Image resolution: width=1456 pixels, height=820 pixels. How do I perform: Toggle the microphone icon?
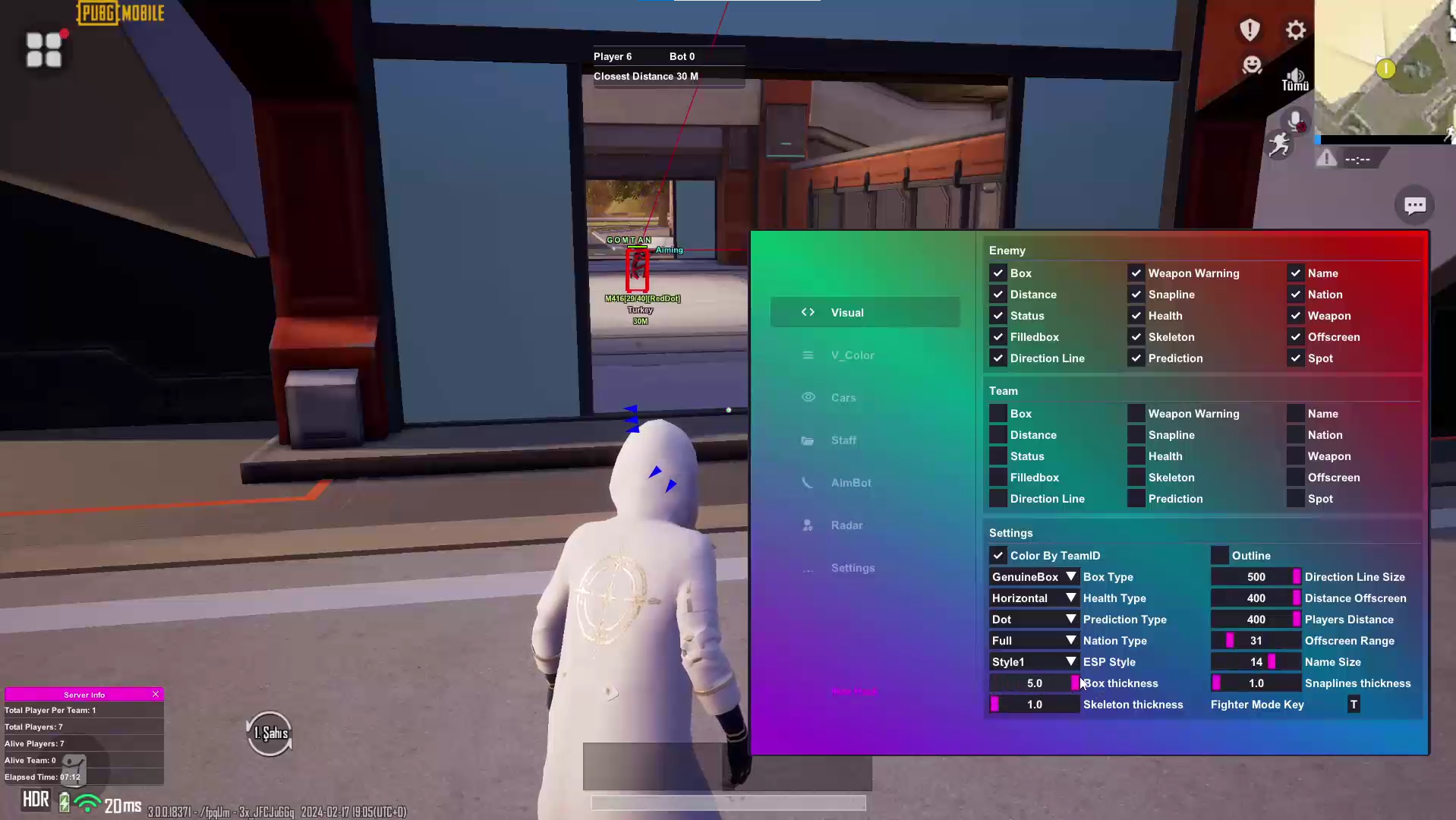(1295, 121)
